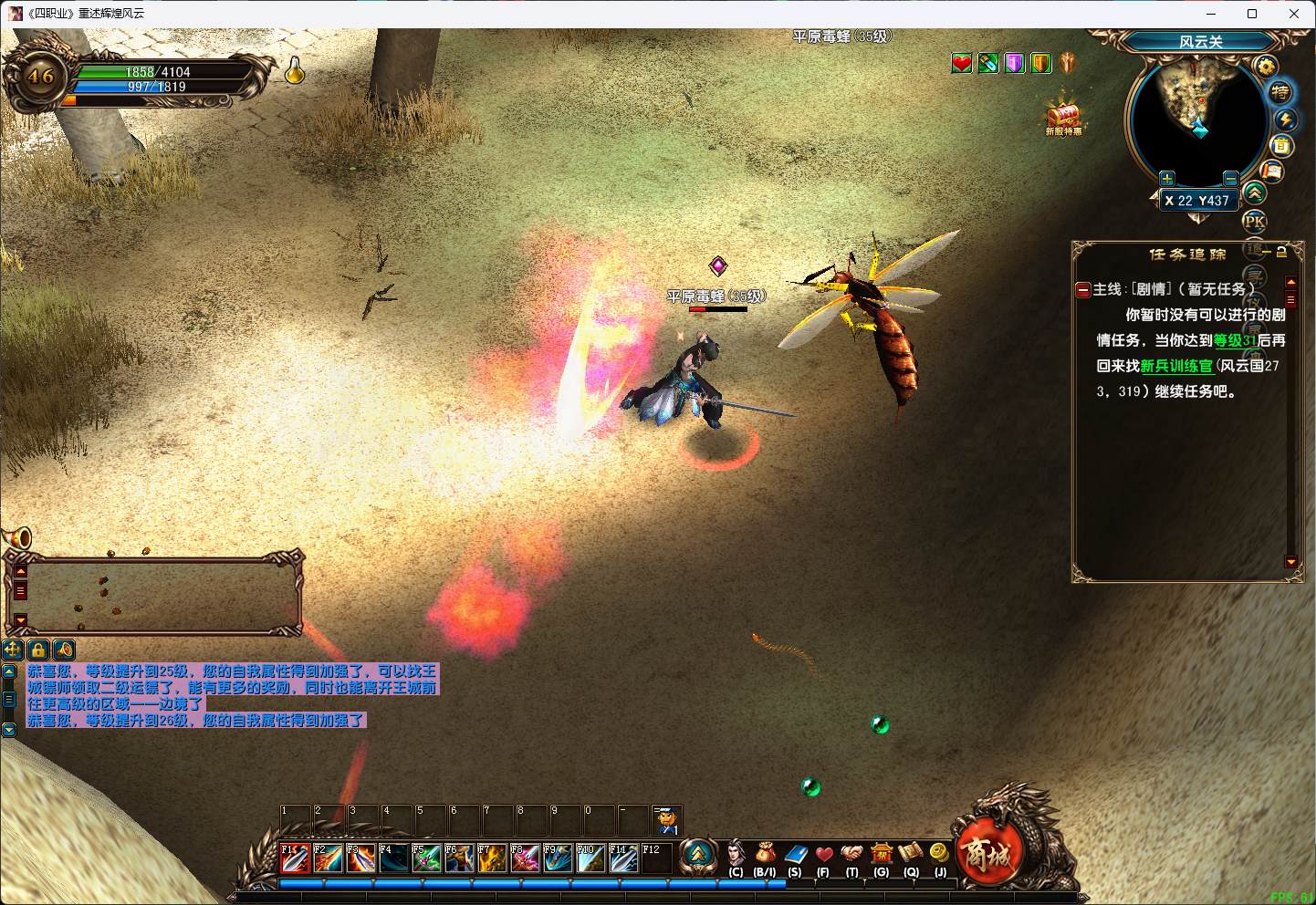Use the F7 golden skill slot
1316x905 pixels.
pyautogui.click(x=492, y=858)
